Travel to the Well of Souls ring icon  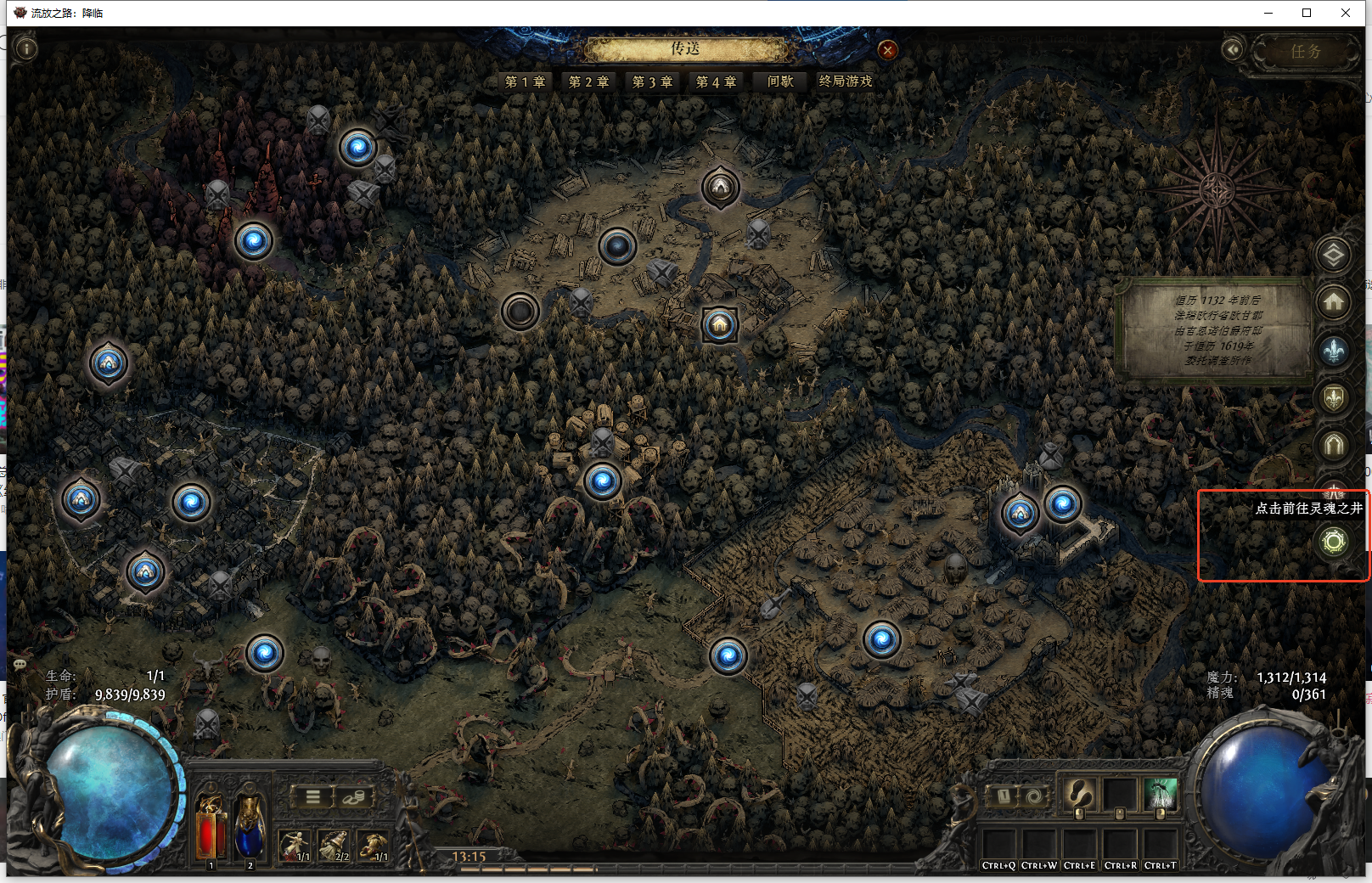(x=1334, y=542)
